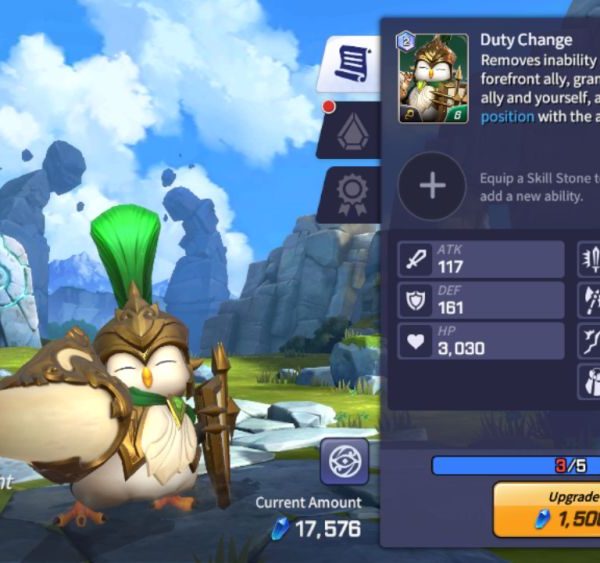Select the HP stat row
Screen dimensions: 600x563
coord(481,340)
